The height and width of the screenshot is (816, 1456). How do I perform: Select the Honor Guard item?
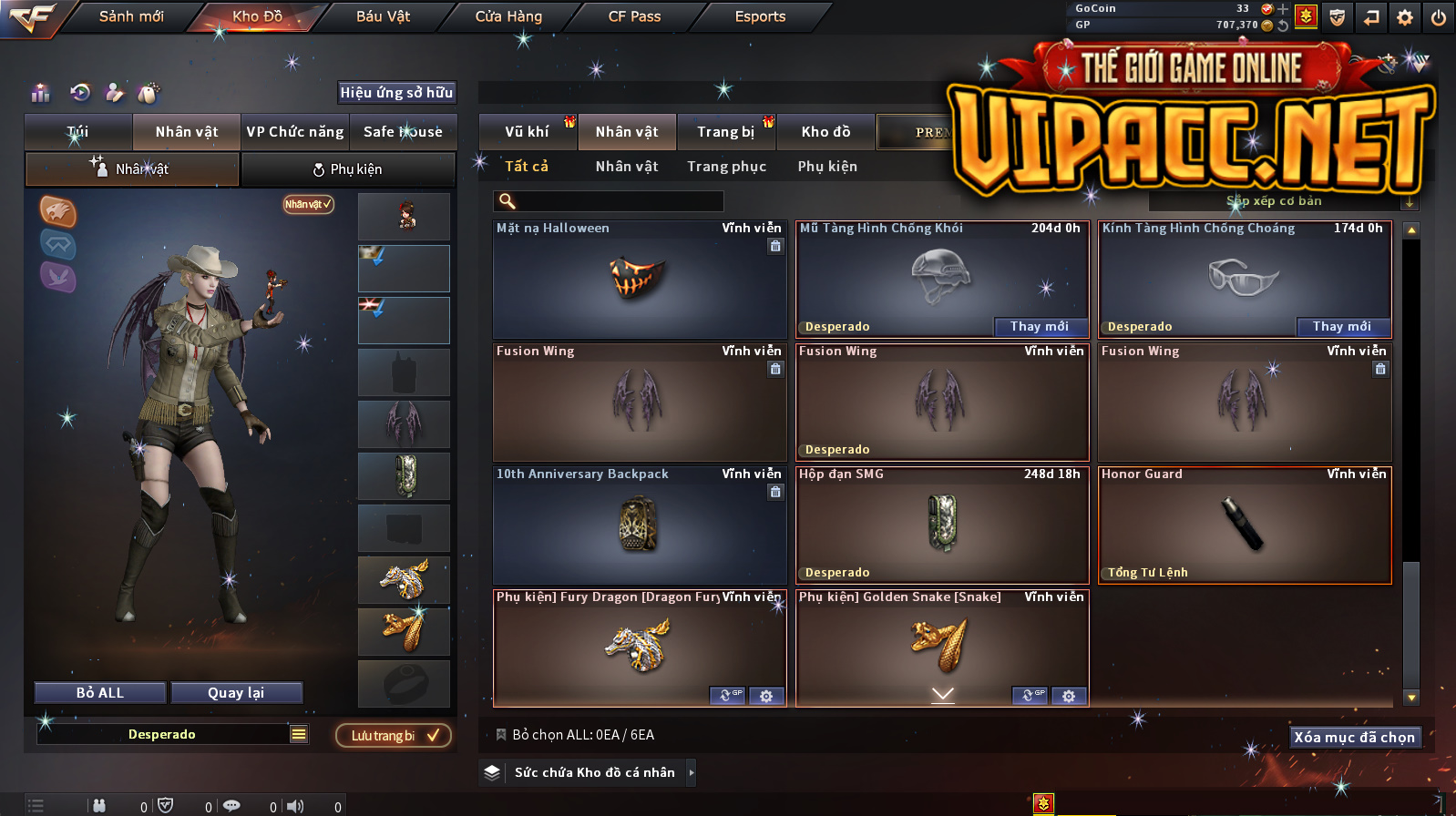(x=1245, y=525)
